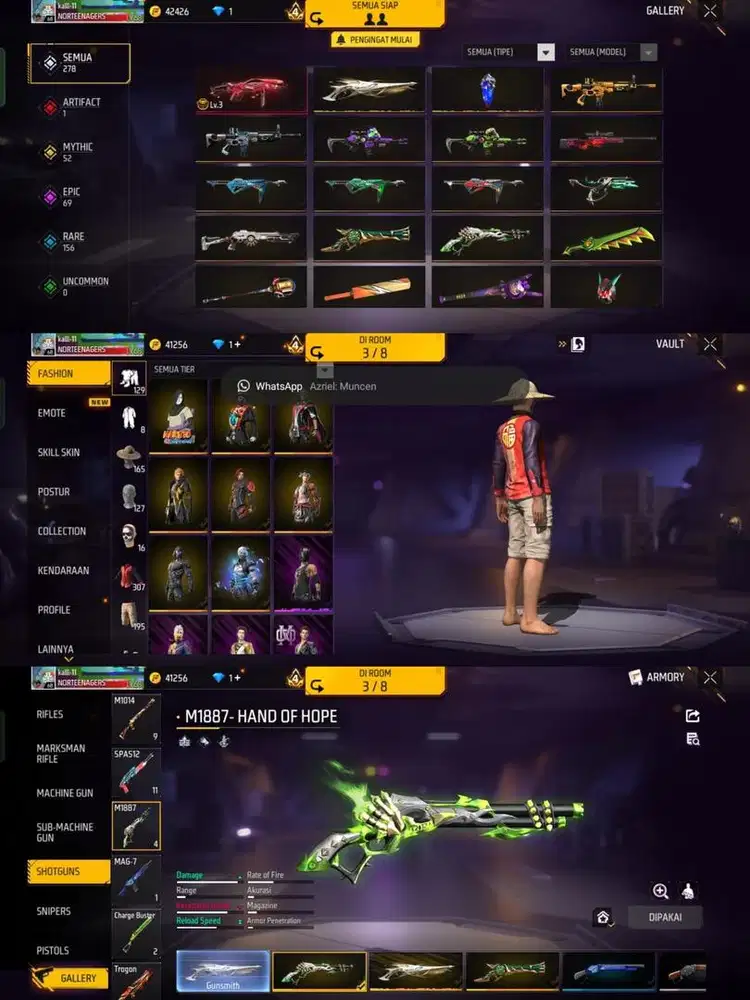Click the Pengingat Mulai button
Viewport: 750px width, 1000px height.
tap(375, 40)
